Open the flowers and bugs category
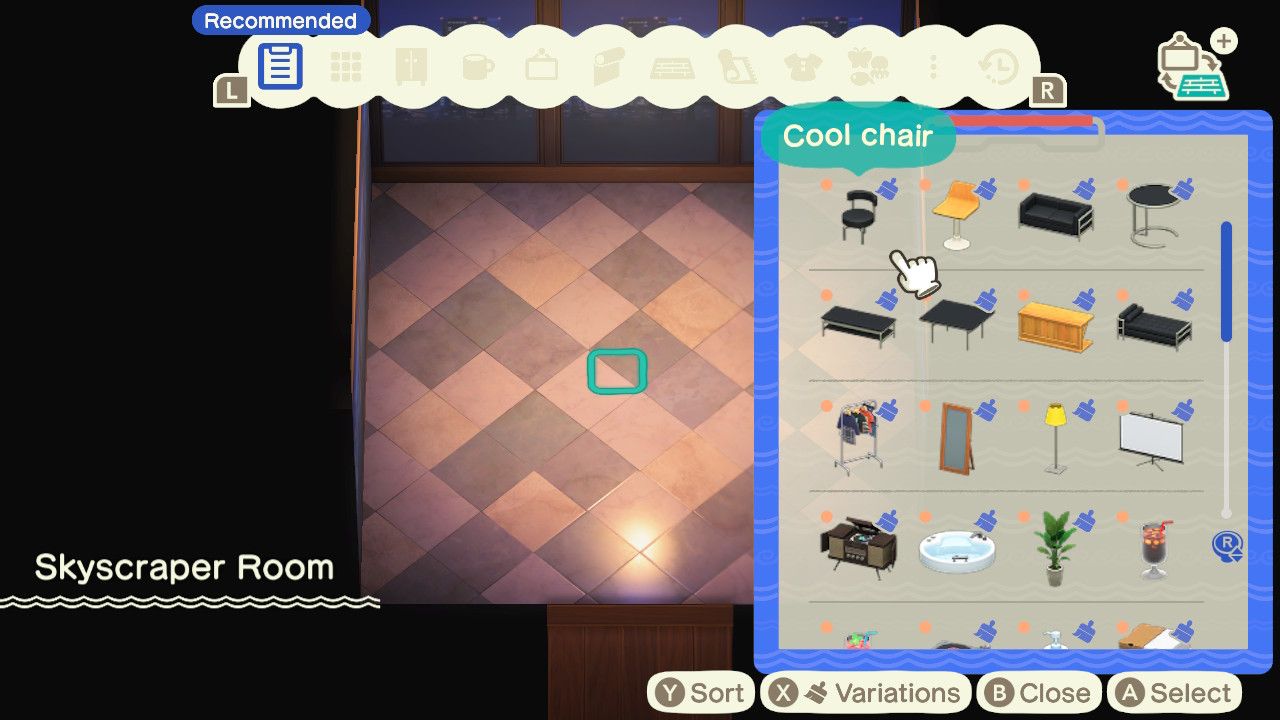The image size is (1280, 720). click(x=868, y=65)
